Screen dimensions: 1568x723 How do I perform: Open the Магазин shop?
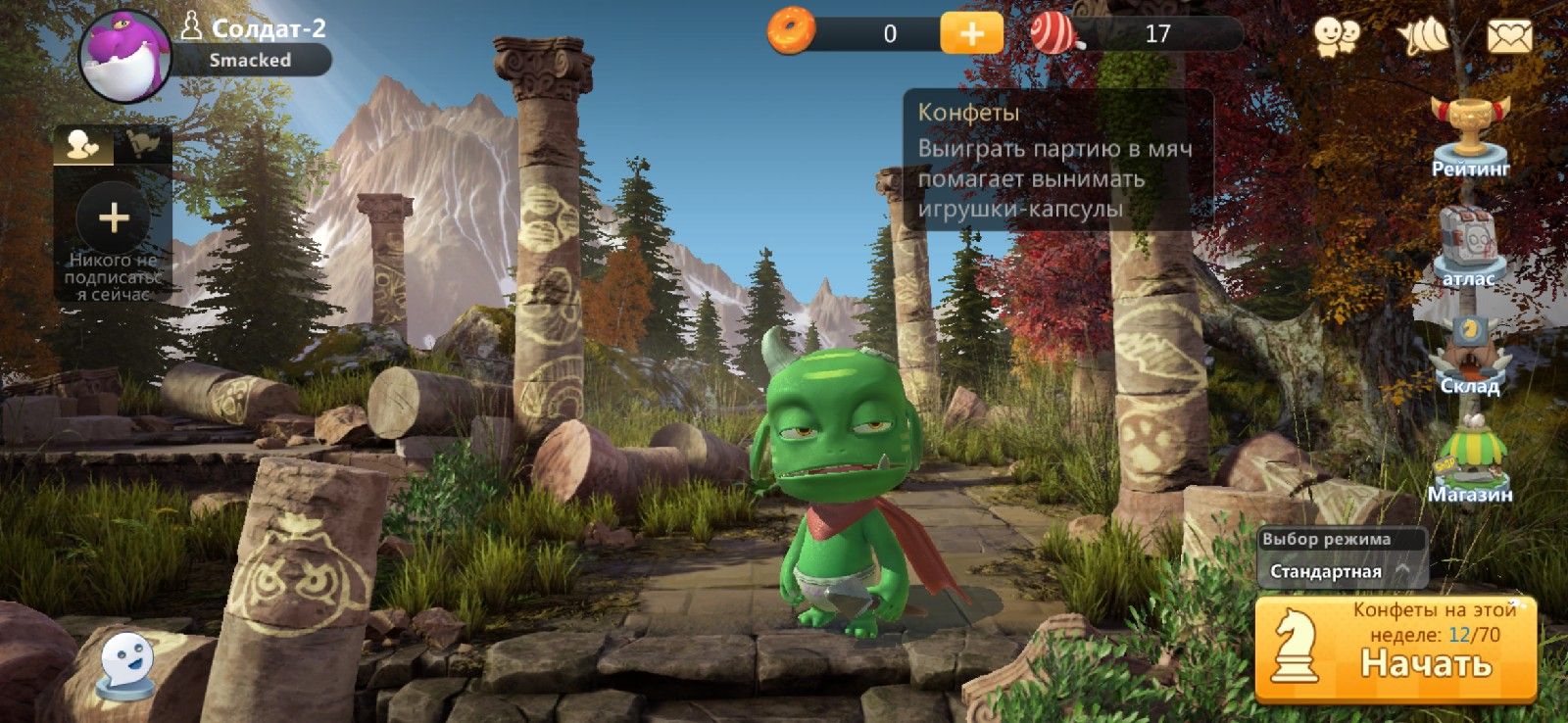(x=1469, y=460)
